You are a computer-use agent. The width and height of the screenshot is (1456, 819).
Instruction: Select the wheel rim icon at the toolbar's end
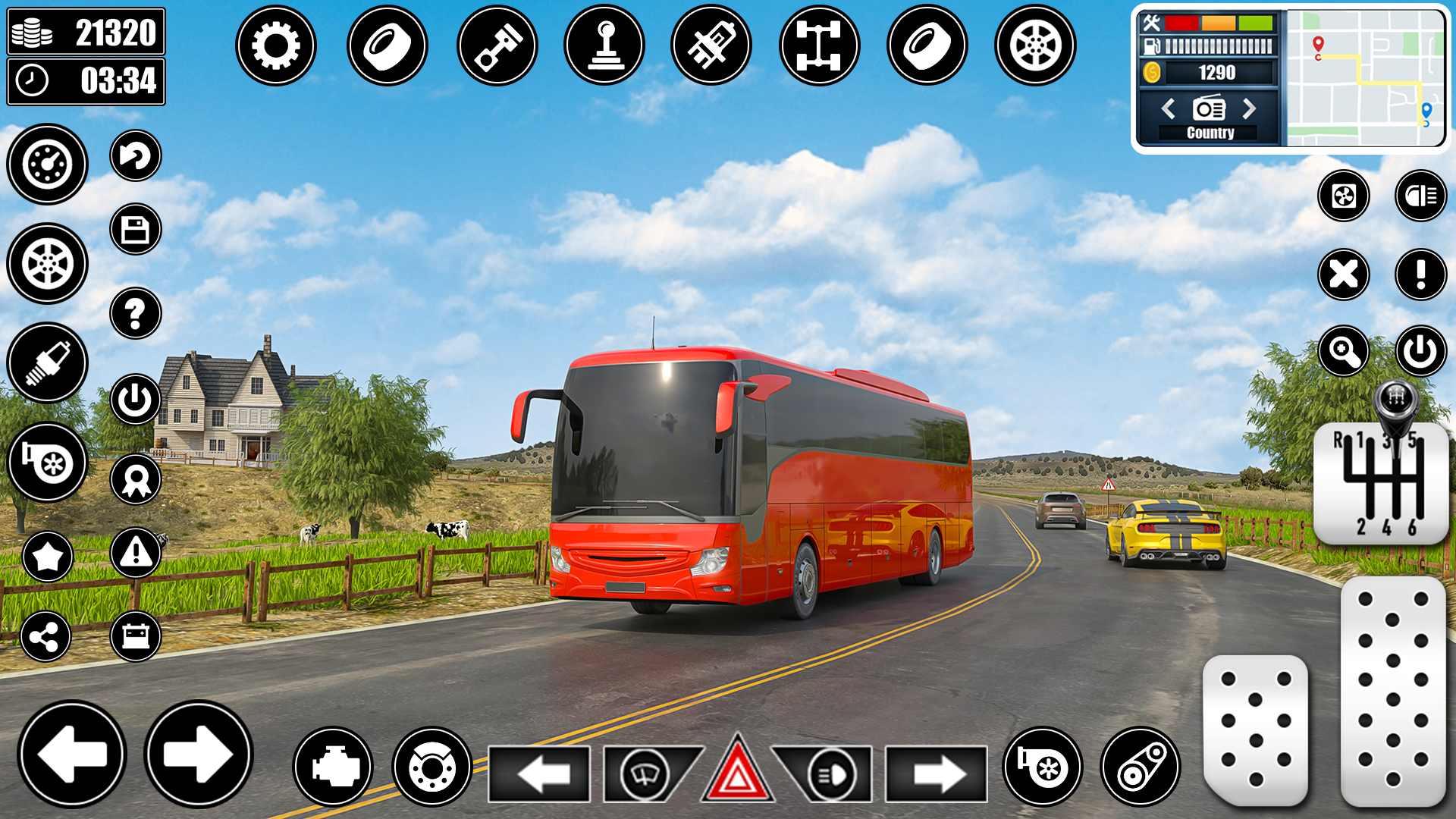(x=1037, y=45)
